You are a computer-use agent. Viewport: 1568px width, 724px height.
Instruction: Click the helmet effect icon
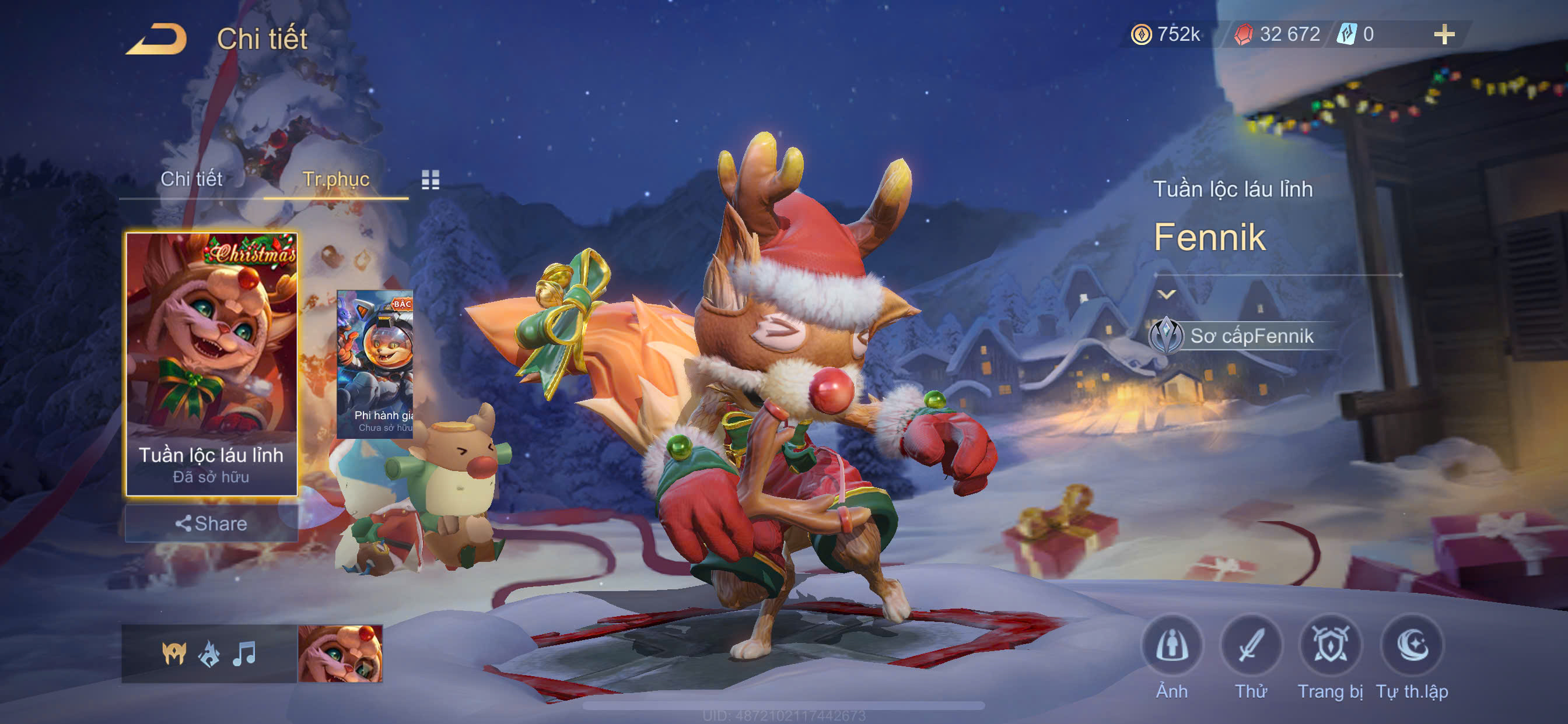pos(174,653)
